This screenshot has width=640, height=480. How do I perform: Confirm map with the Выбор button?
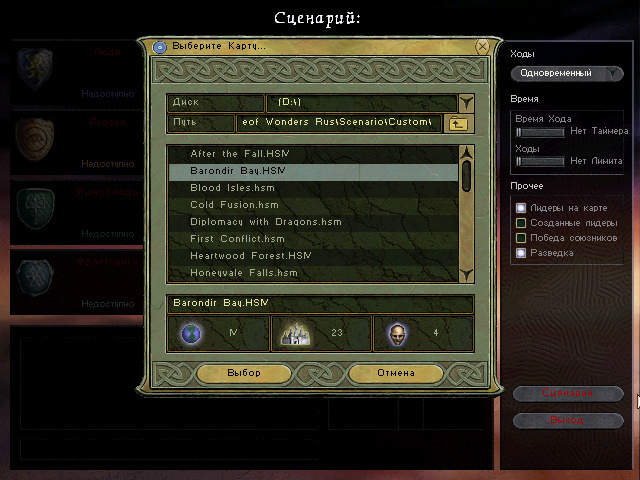point(243,373)
